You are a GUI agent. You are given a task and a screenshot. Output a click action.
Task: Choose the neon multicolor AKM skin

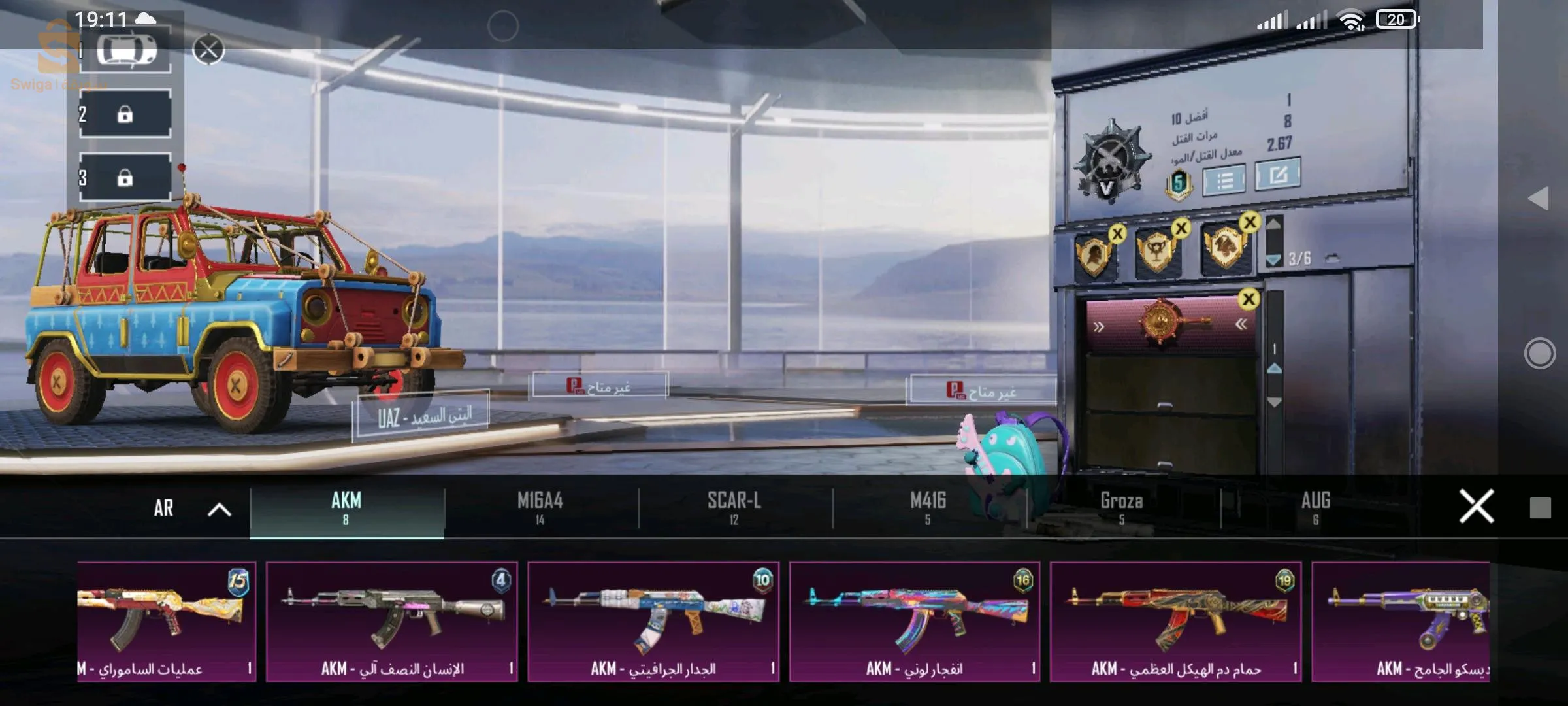[x=915, y=621]
